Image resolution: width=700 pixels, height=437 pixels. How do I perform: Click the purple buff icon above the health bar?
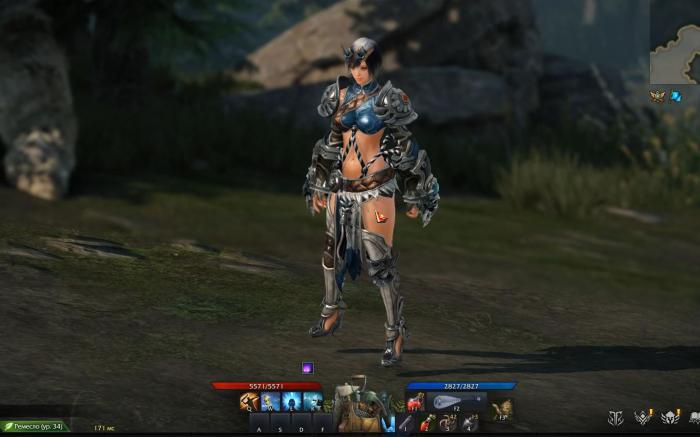307,368
